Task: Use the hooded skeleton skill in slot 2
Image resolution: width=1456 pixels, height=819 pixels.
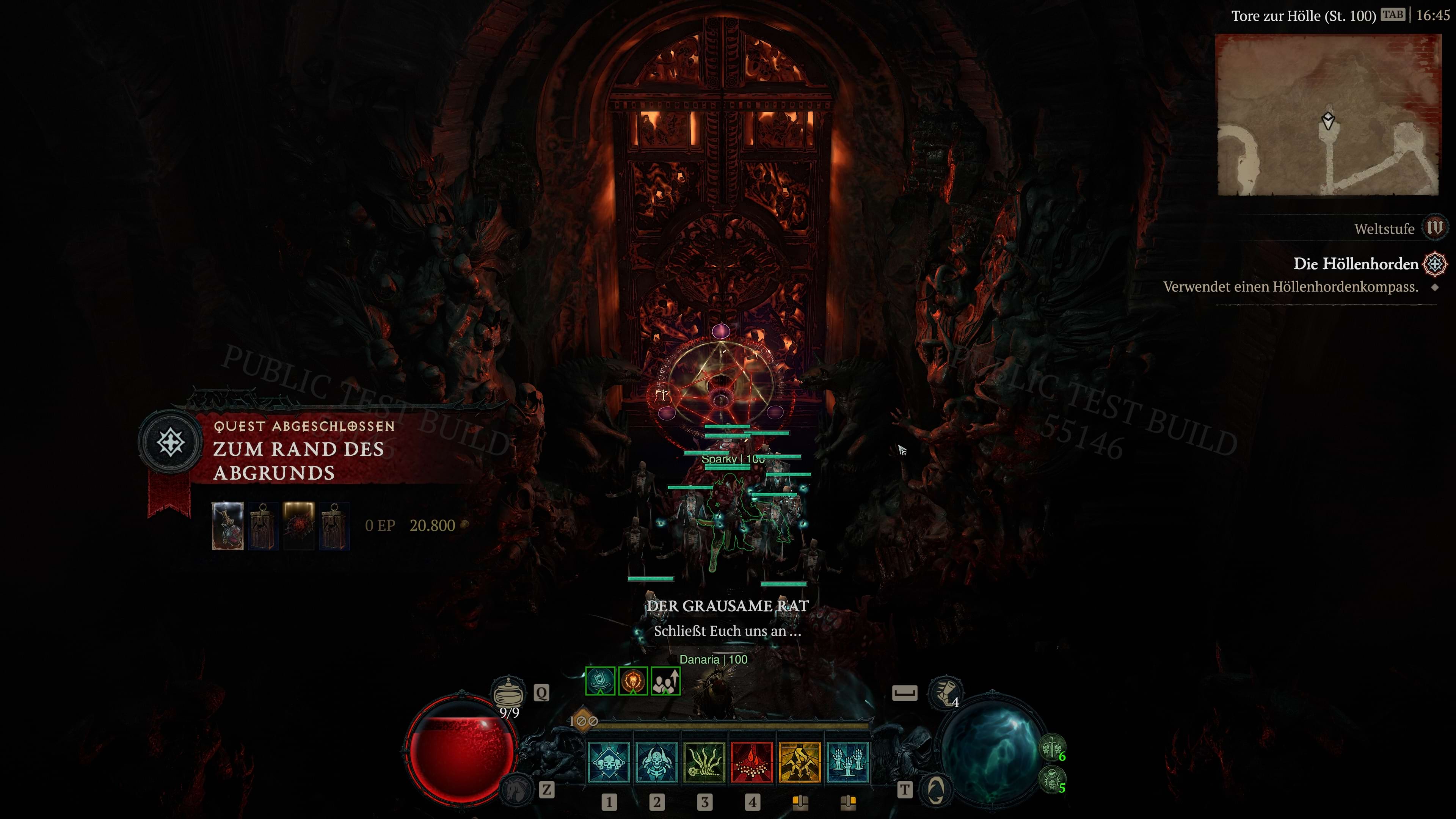Action: tap(656, 762)
